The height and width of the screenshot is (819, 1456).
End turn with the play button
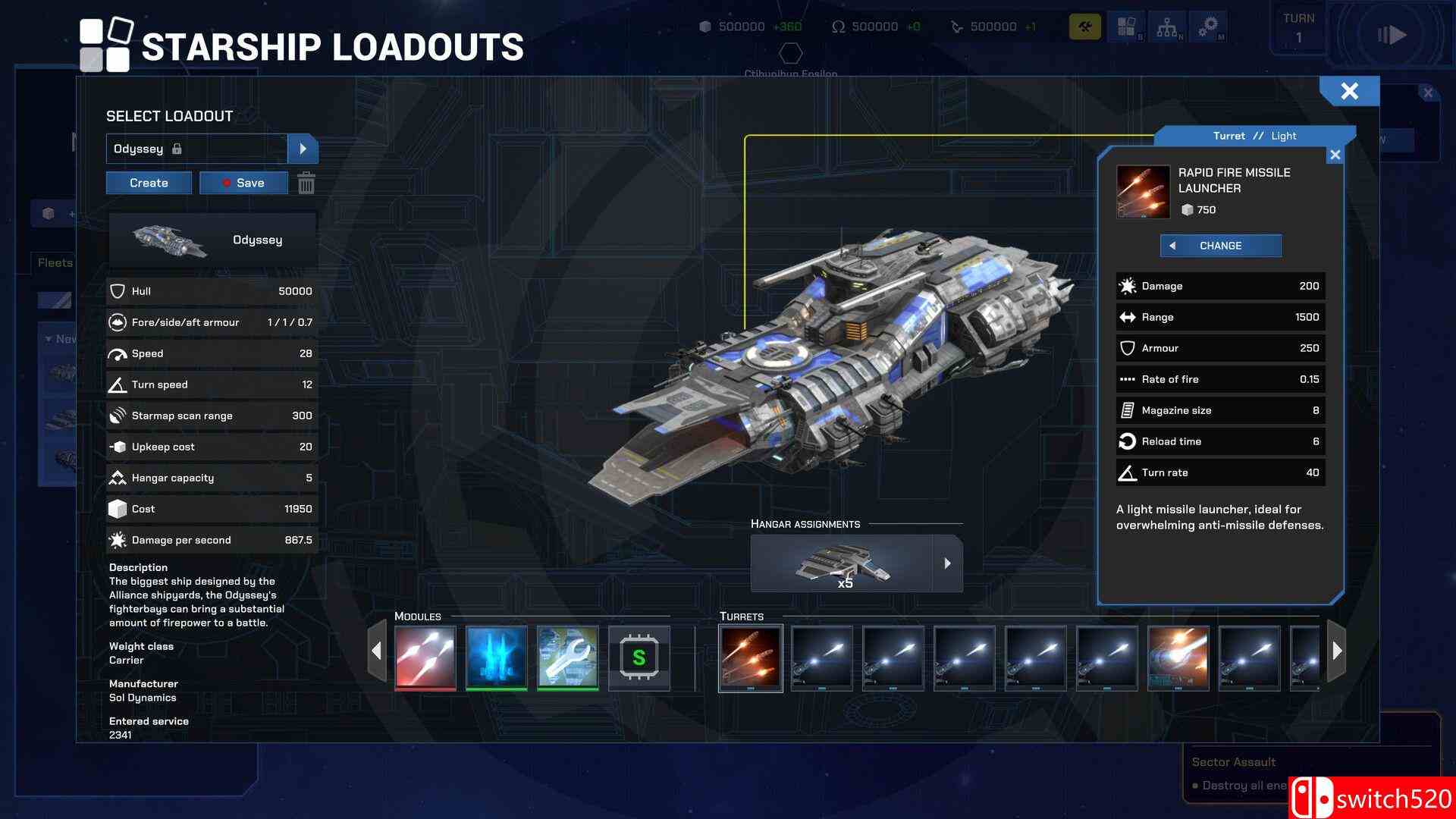(1392, 35)
